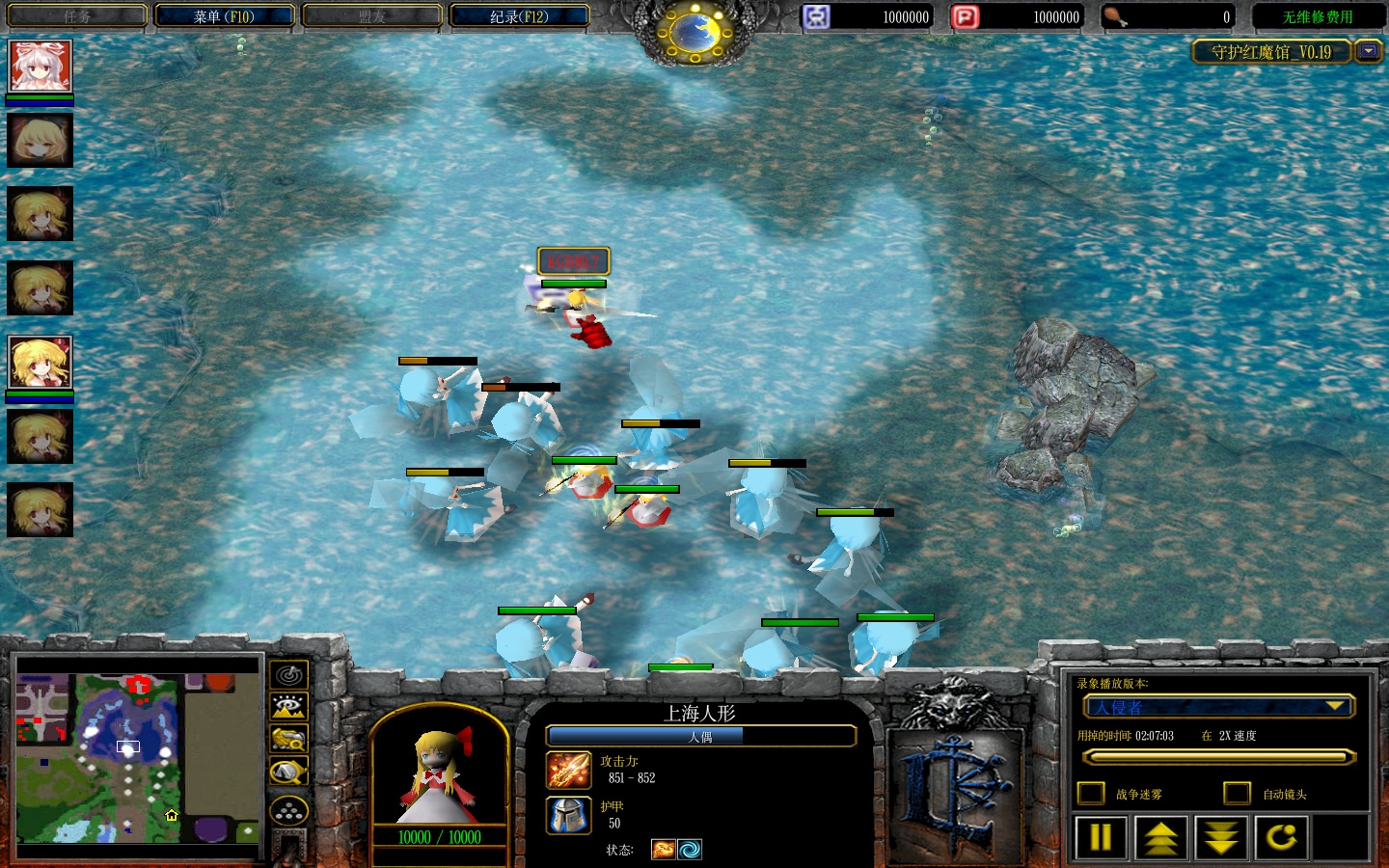This screenshot has height=868, width=1389.
Task: Pause the replay playback
Action: pyautogui.click(x=1101, y=837)
